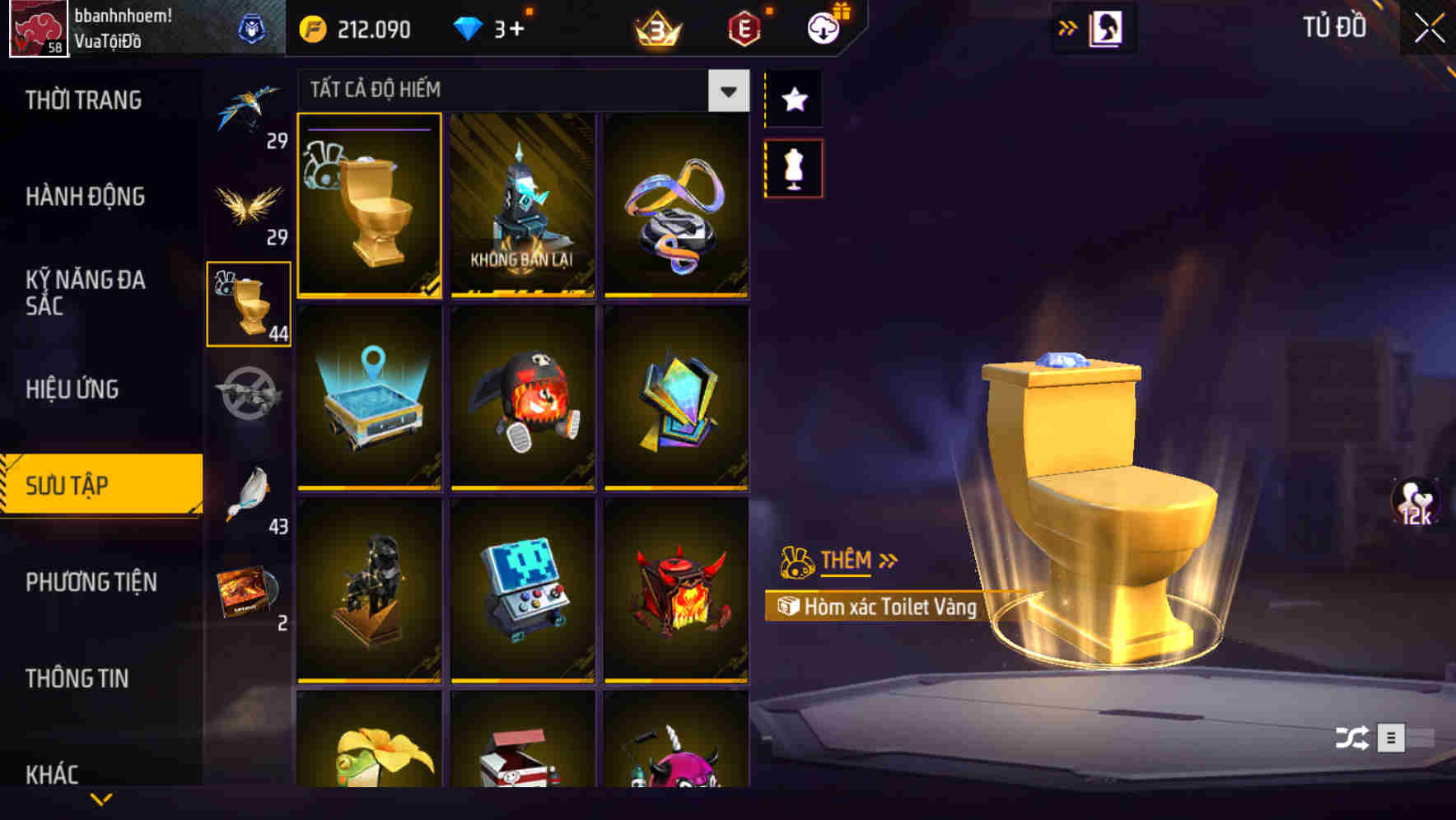Screen dimensions: 1456x820
Task: Click the Hòm xác Toilet Vàng label
Action: (889, 608)
